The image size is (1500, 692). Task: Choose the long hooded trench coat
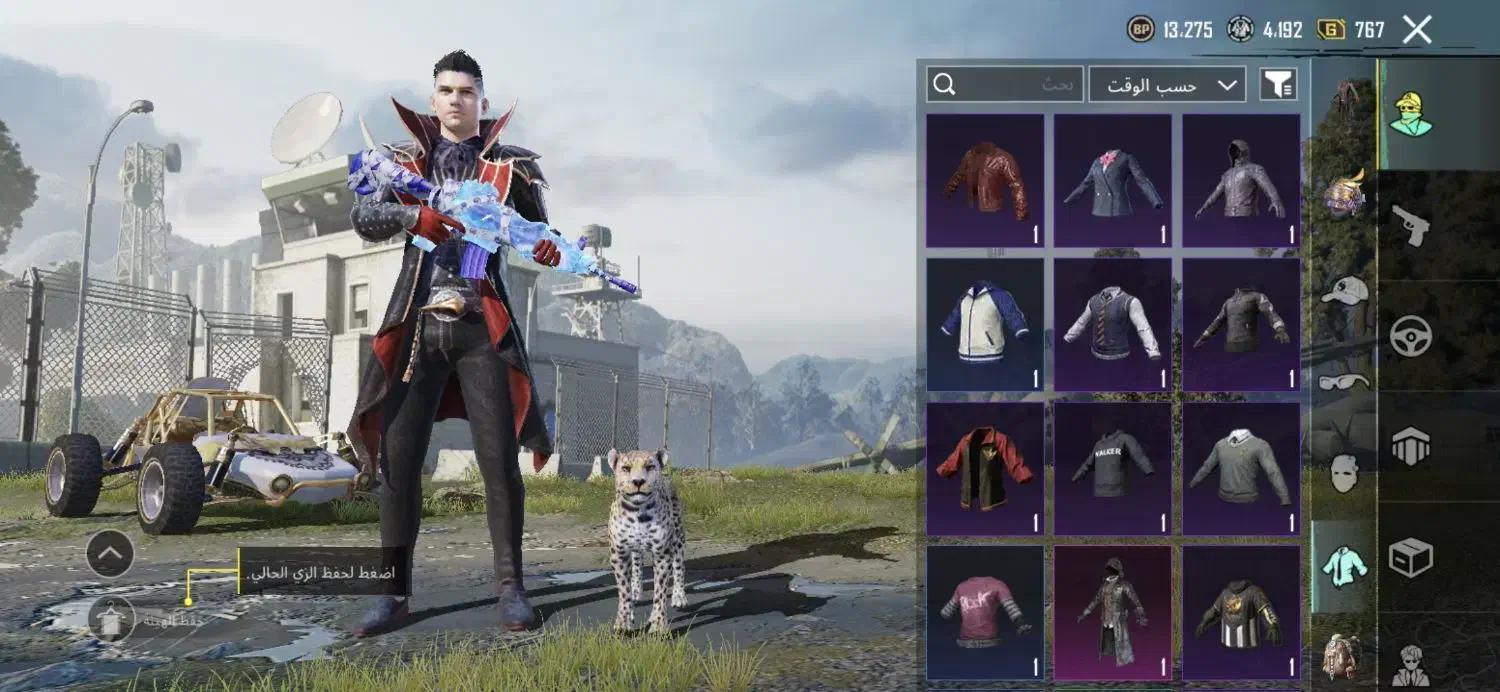1113,612
